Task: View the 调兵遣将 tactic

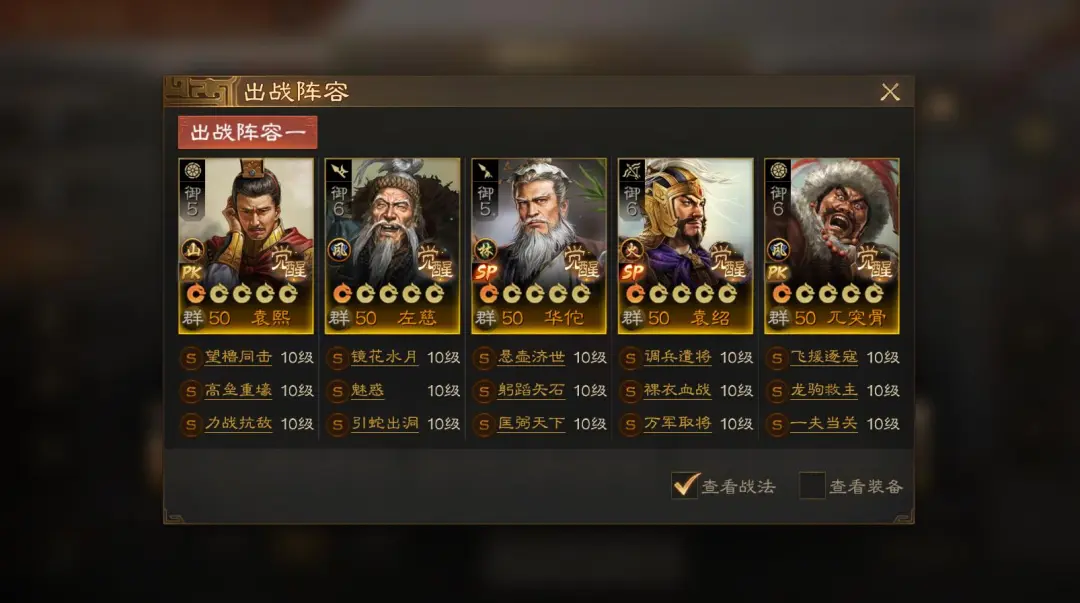Action: (677, 357)
